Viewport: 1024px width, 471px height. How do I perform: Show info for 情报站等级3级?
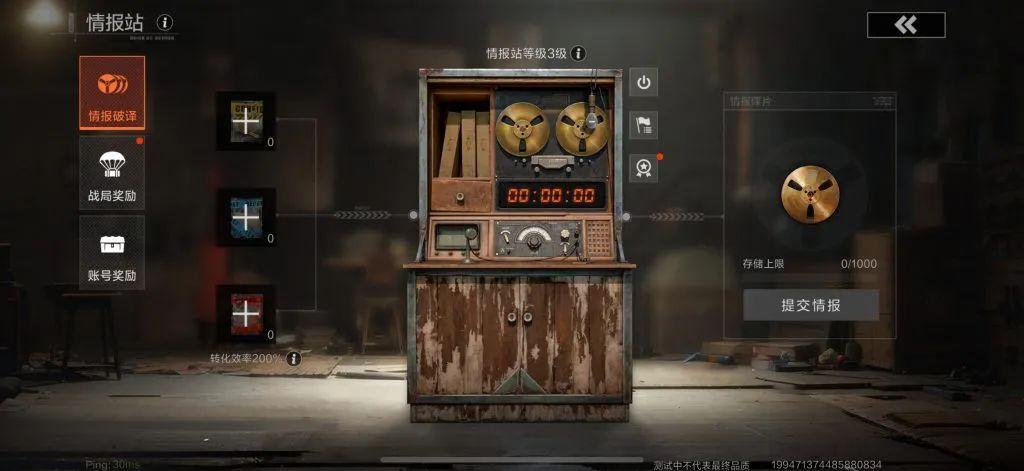click(x=578, y=54)
